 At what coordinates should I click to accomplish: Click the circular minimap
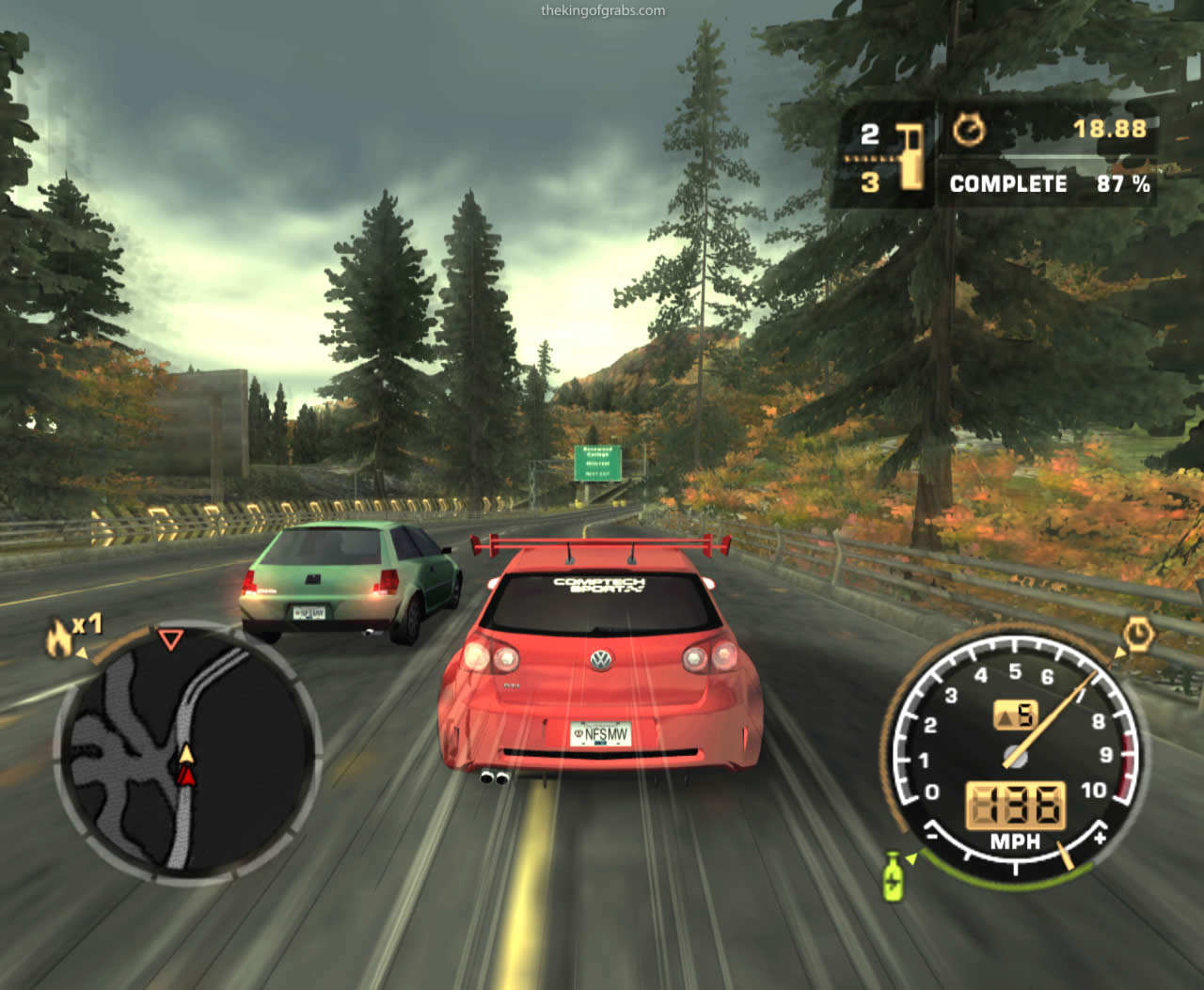click(x=187, y=752)
